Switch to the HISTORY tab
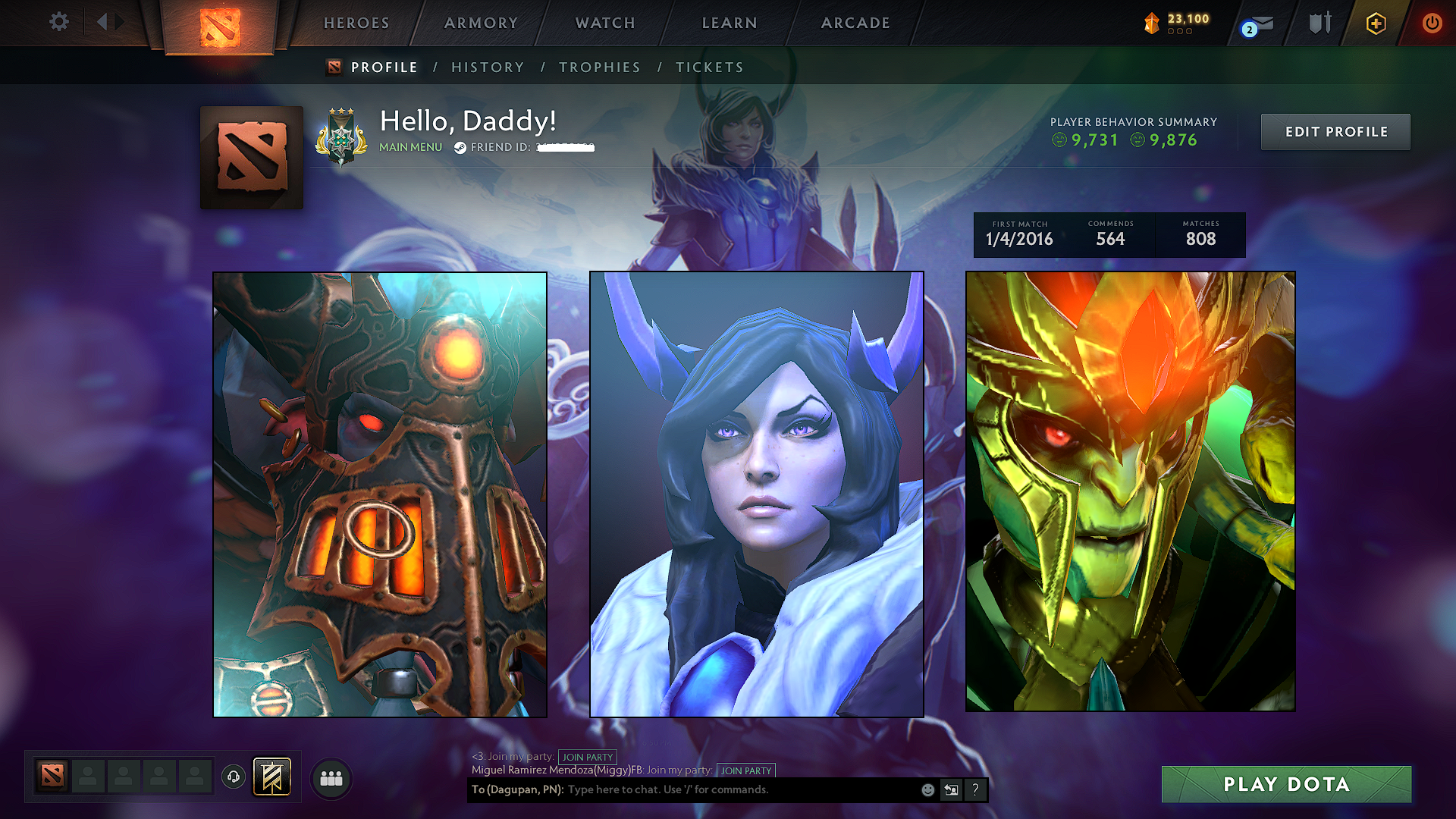Screen dimensions: 1456x819 tap(488, 67)
